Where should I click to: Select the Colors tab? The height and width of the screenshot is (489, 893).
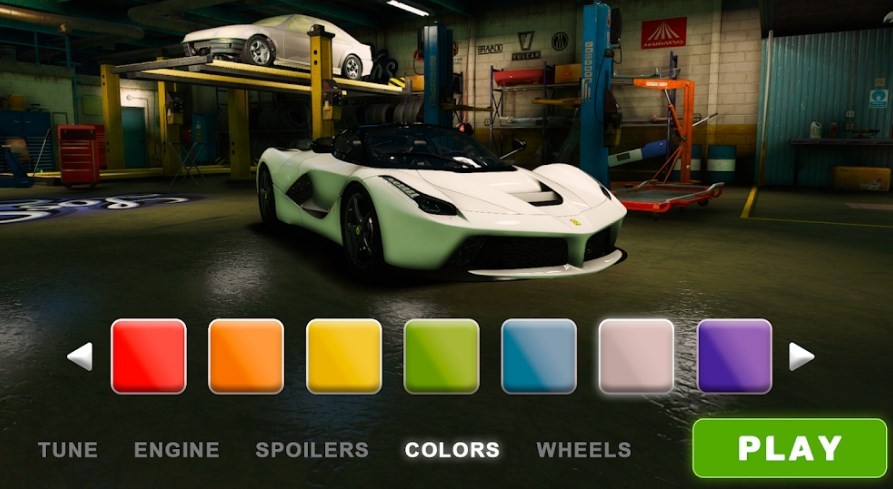click(x=452, y=450)
